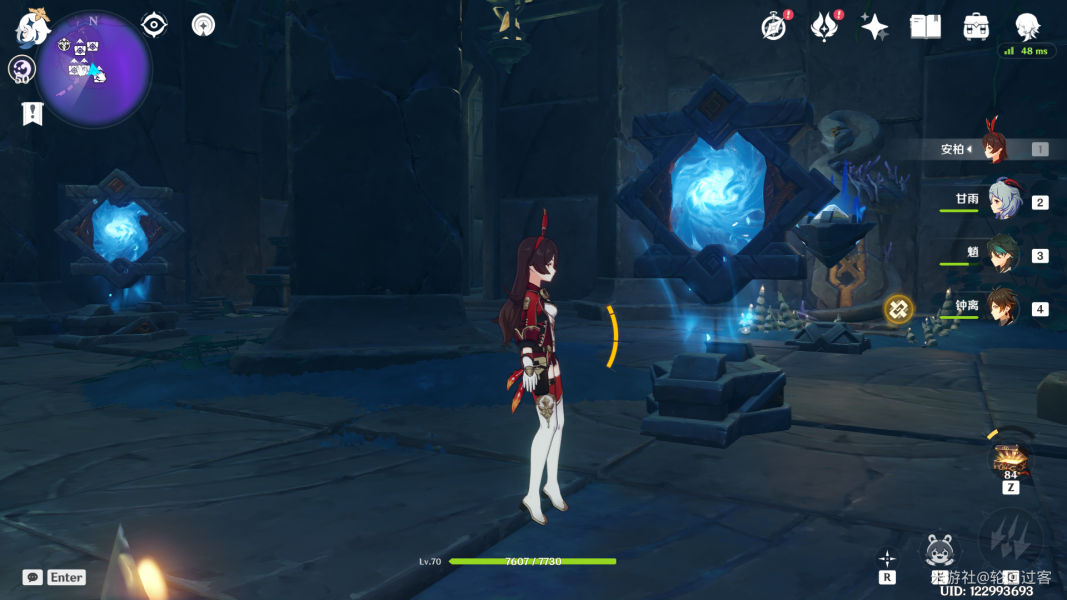Image resolution: width=1067 pixels, height=600 pixels.
Task: Activate the eye-shaped elemental sight icon
Action: click(x=154, y=25)
